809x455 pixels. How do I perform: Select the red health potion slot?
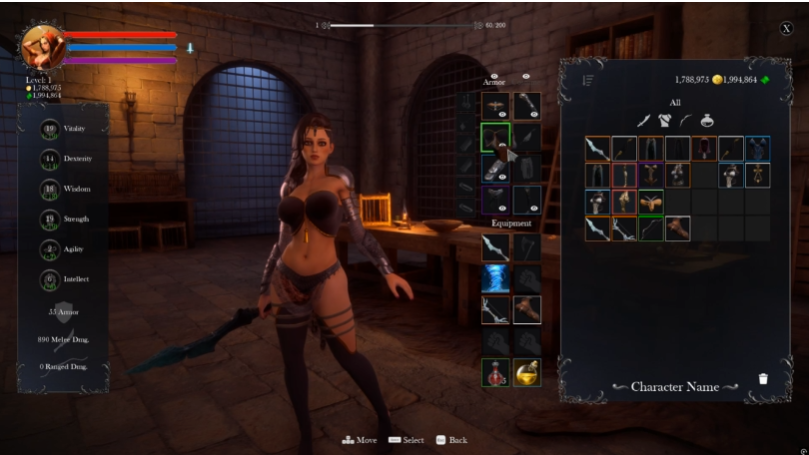coord(495,372)
